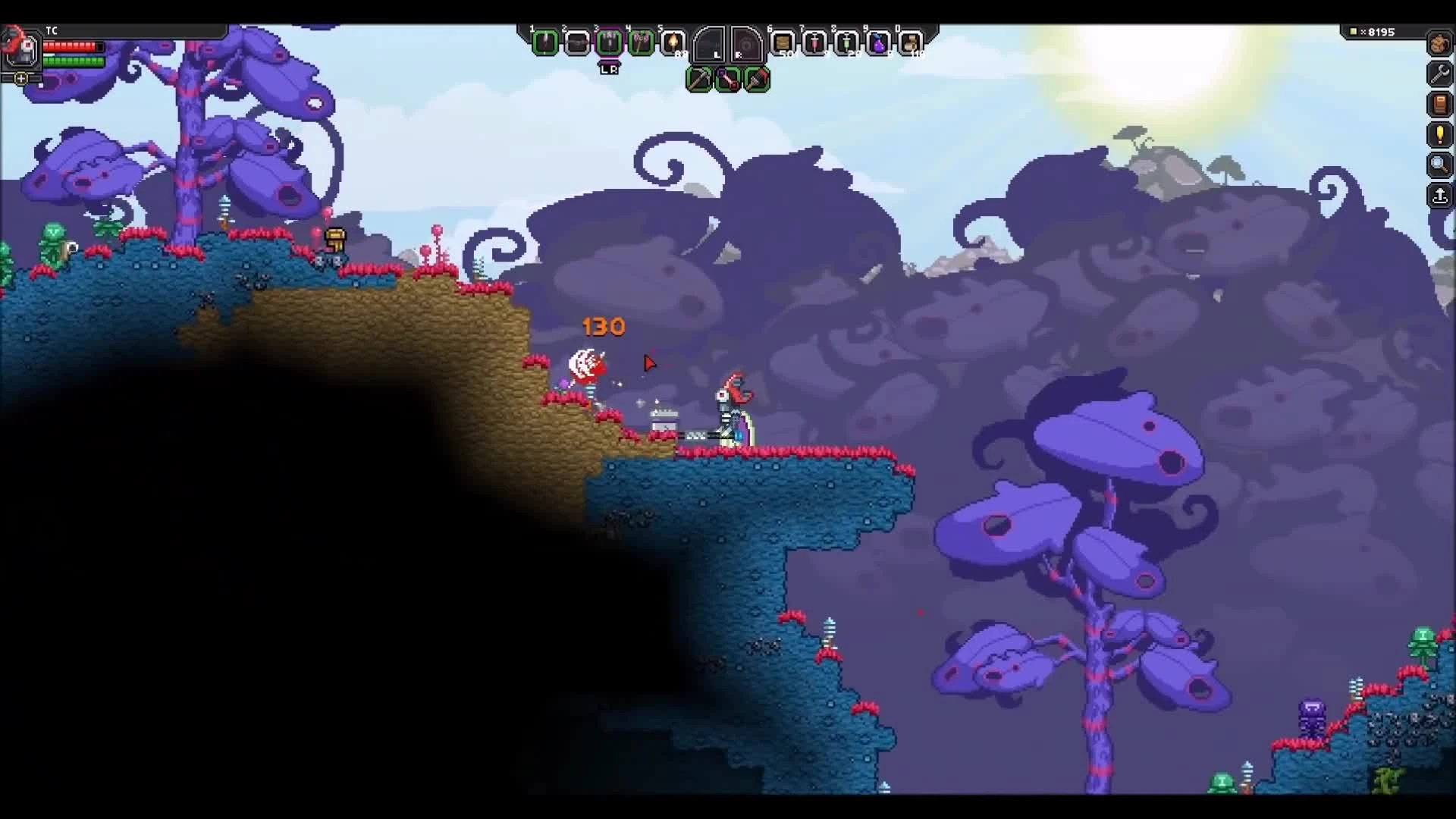Image resolution: width=1456 pixels, height=819 pixels.
Task: Open the quest journal book icon
Action: (x=1440, y=105)
